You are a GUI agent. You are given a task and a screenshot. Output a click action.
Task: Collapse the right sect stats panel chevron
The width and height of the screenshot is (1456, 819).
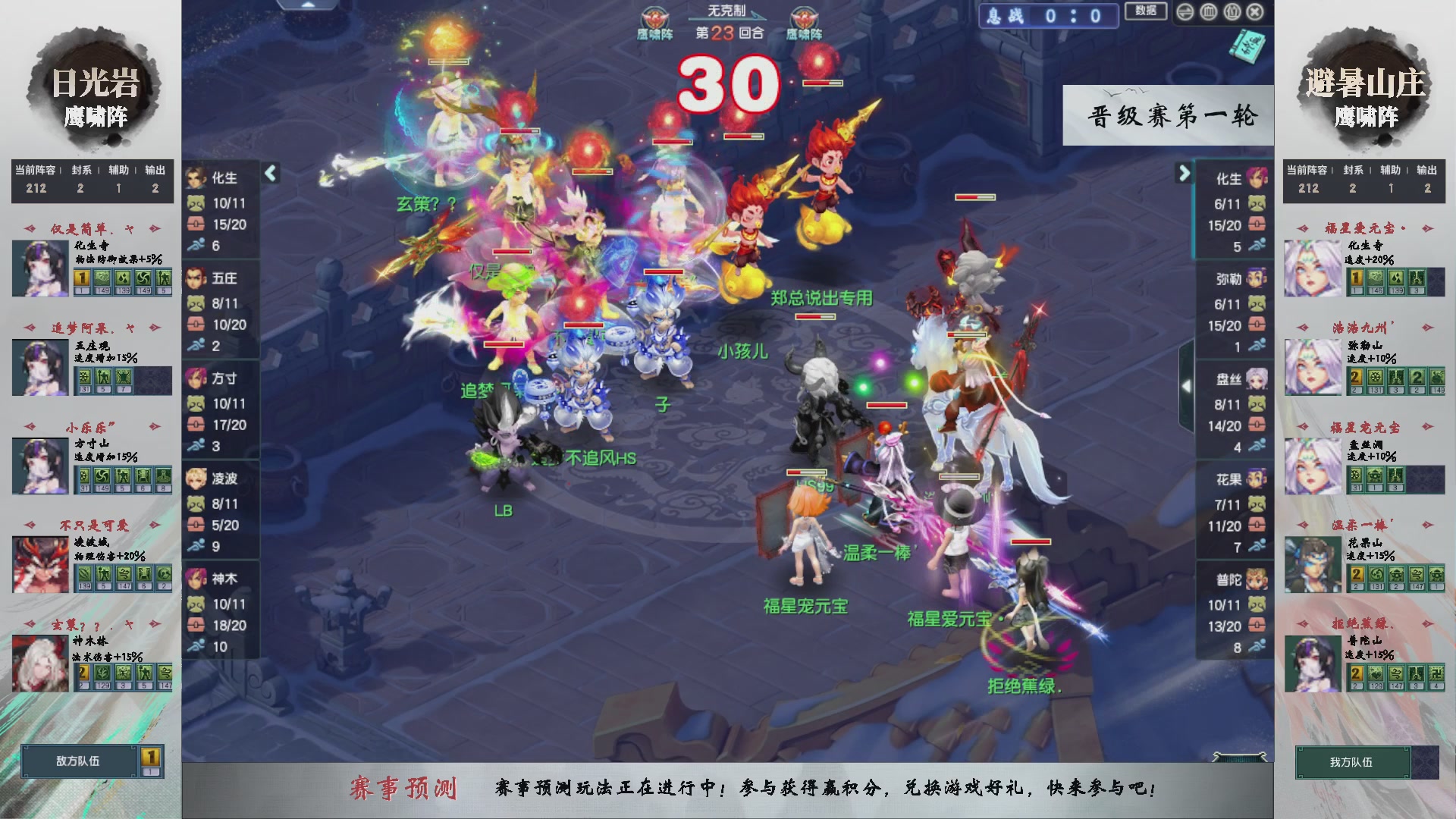1183,174
